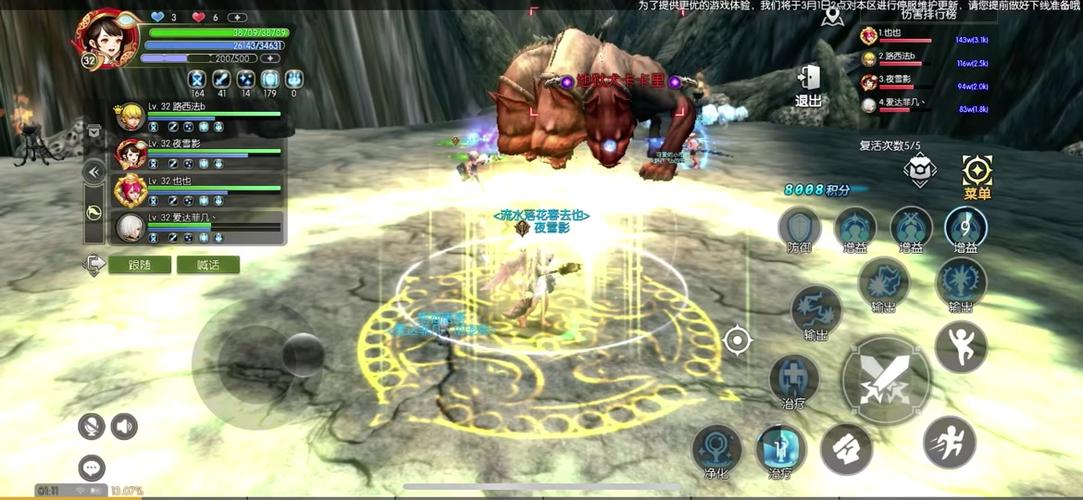The image size is (1083, 500).
Task: Activate the 防御 shield skill
Action: pyautogui.click(x=799, y=229)
